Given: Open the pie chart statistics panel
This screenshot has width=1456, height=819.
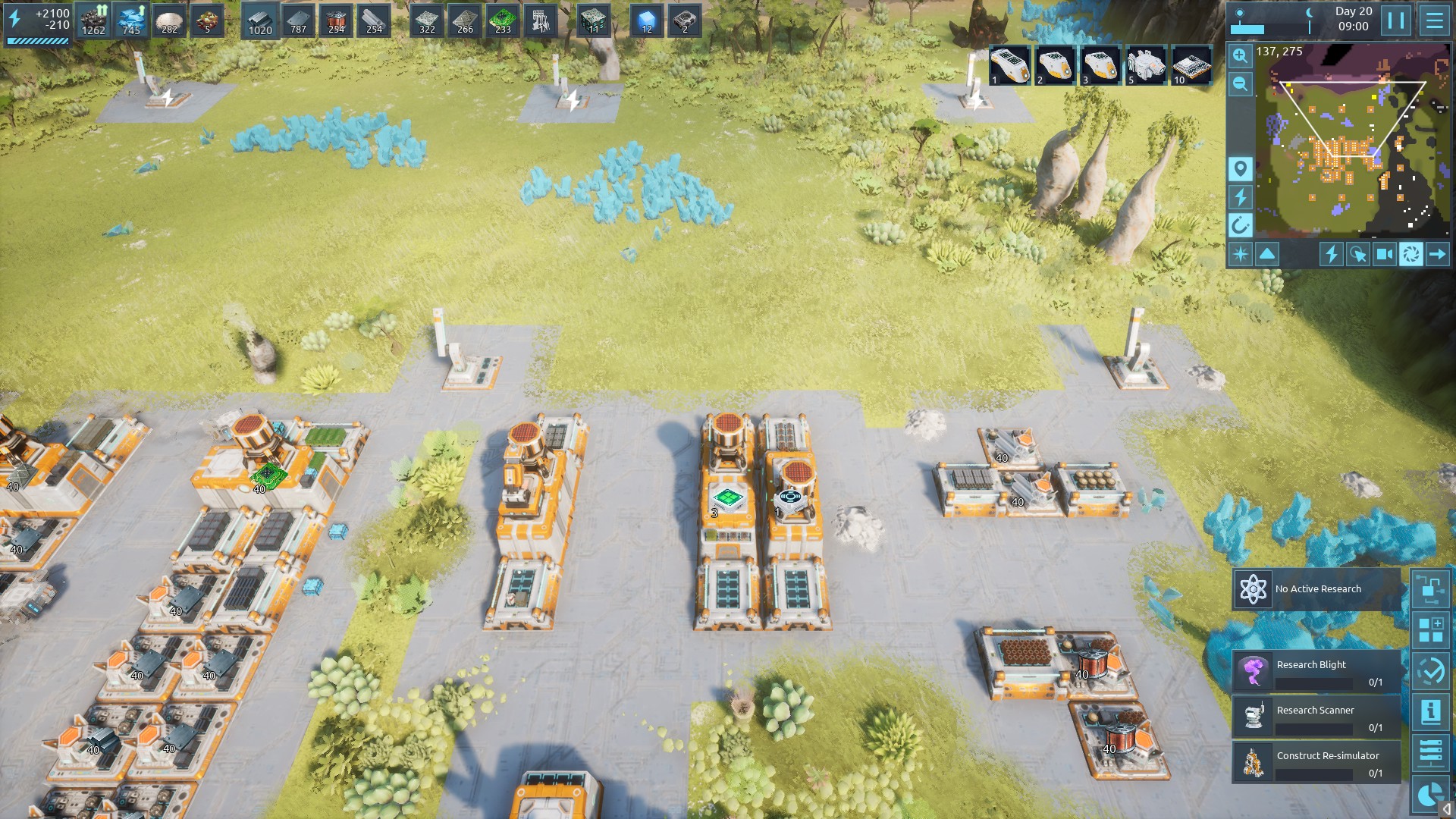Looking at the screenshot, I should click(x=1430, y=794).
